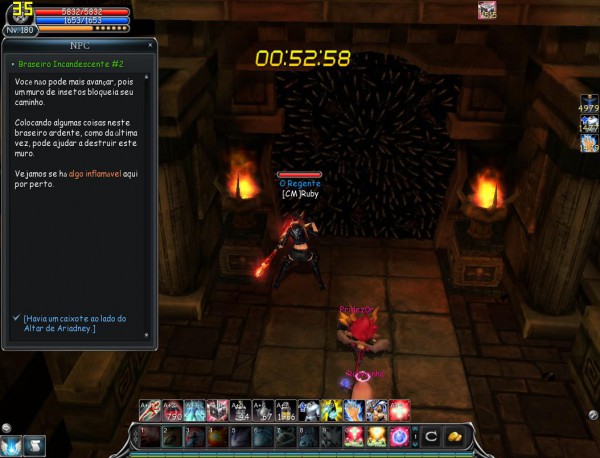Viewport: 600px width, 458px height.
Task: Click the C-shaped button on the hotbar
Action: tap(428, 436)
